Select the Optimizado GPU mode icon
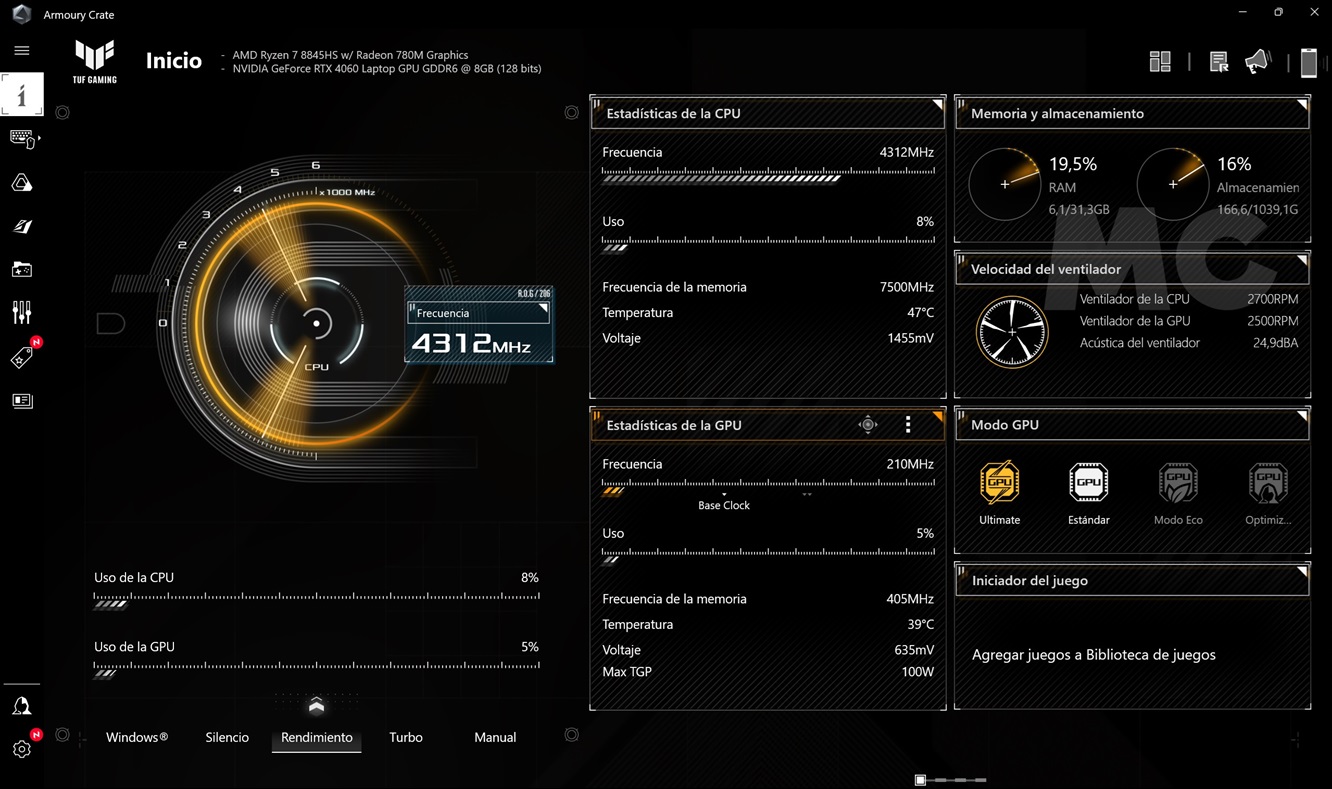Viewport: 1332px width, 789px height. (1267, 483)
